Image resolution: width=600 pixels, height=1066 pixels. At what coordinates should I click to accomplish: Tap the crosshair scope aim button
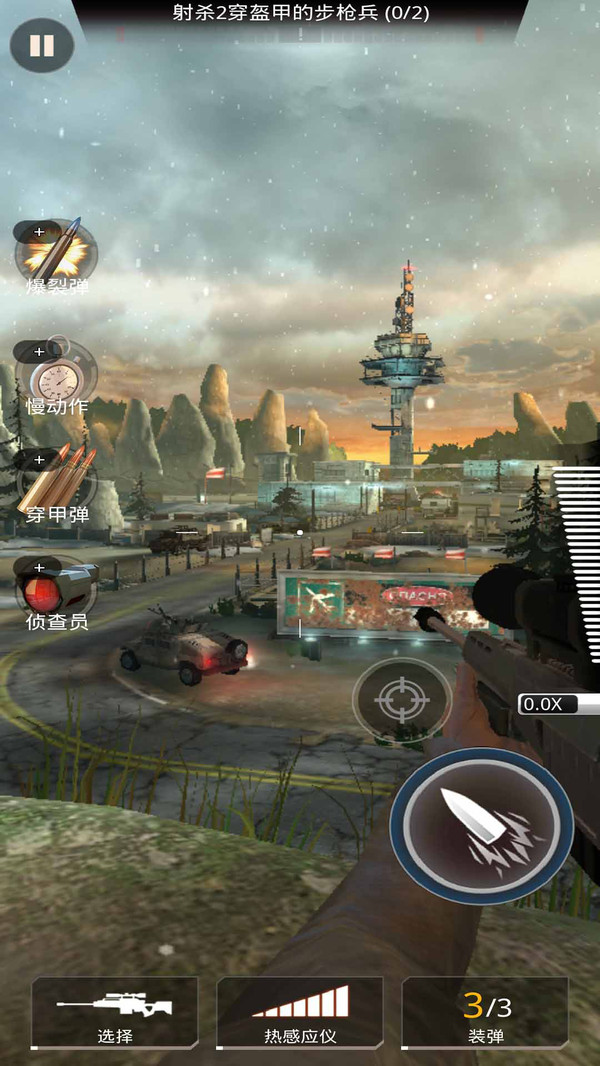coord(402,701)
